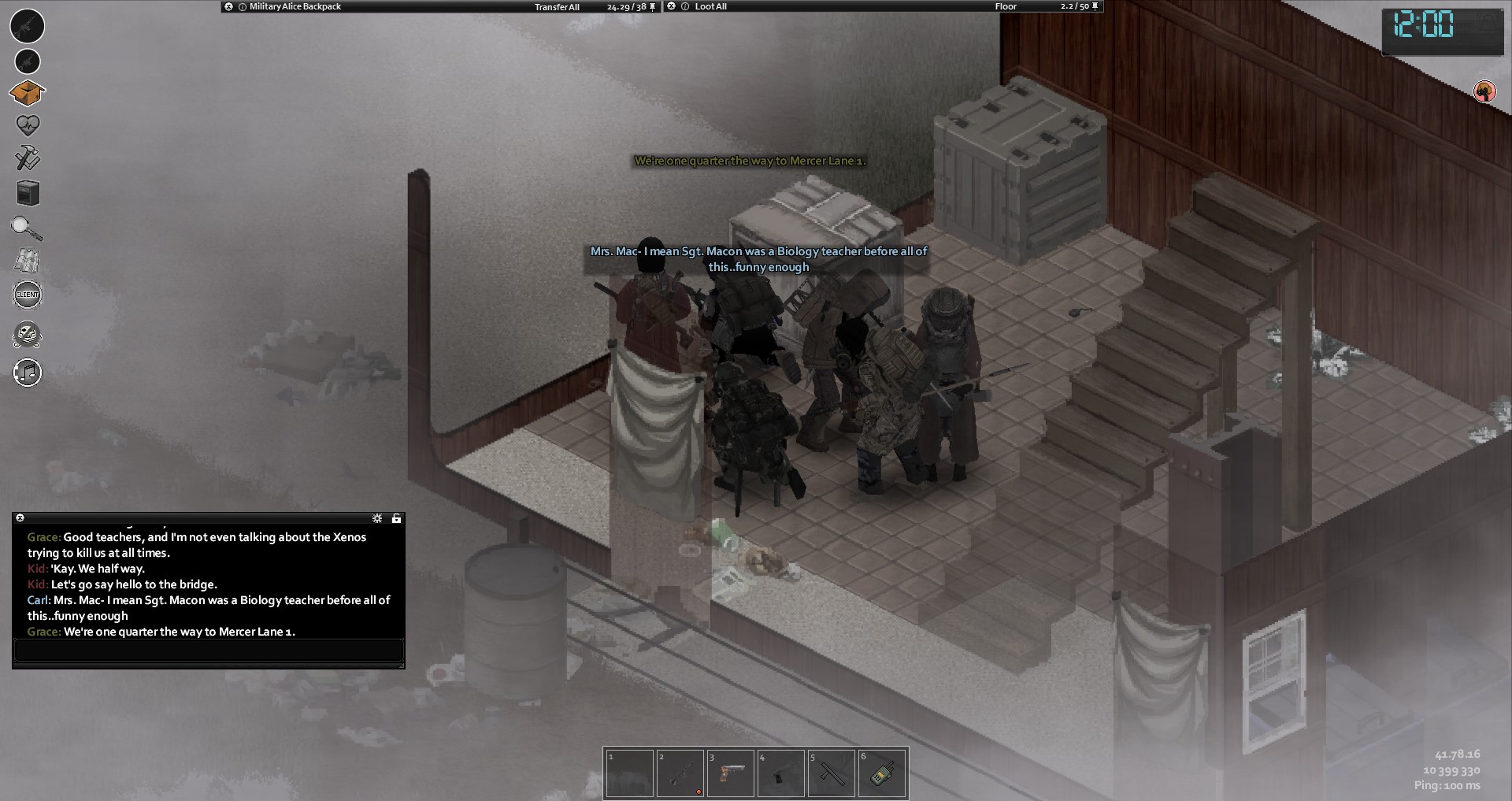The image size is (1512, 801).
Task: Open the heart health panel
Action: pos(28,125)
